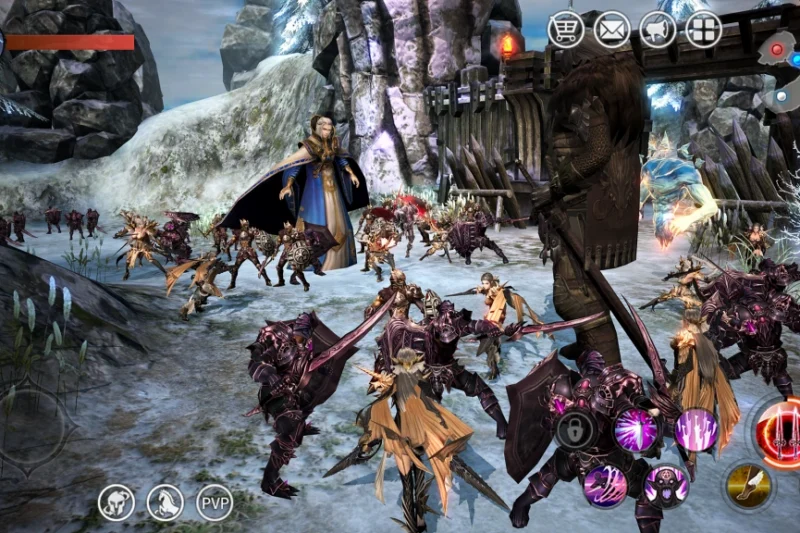The width and height of the screenshot is (800, 533).
Task: Tap the helmet swap-character button
Action: pyautogui.click(x=117, y=502)
